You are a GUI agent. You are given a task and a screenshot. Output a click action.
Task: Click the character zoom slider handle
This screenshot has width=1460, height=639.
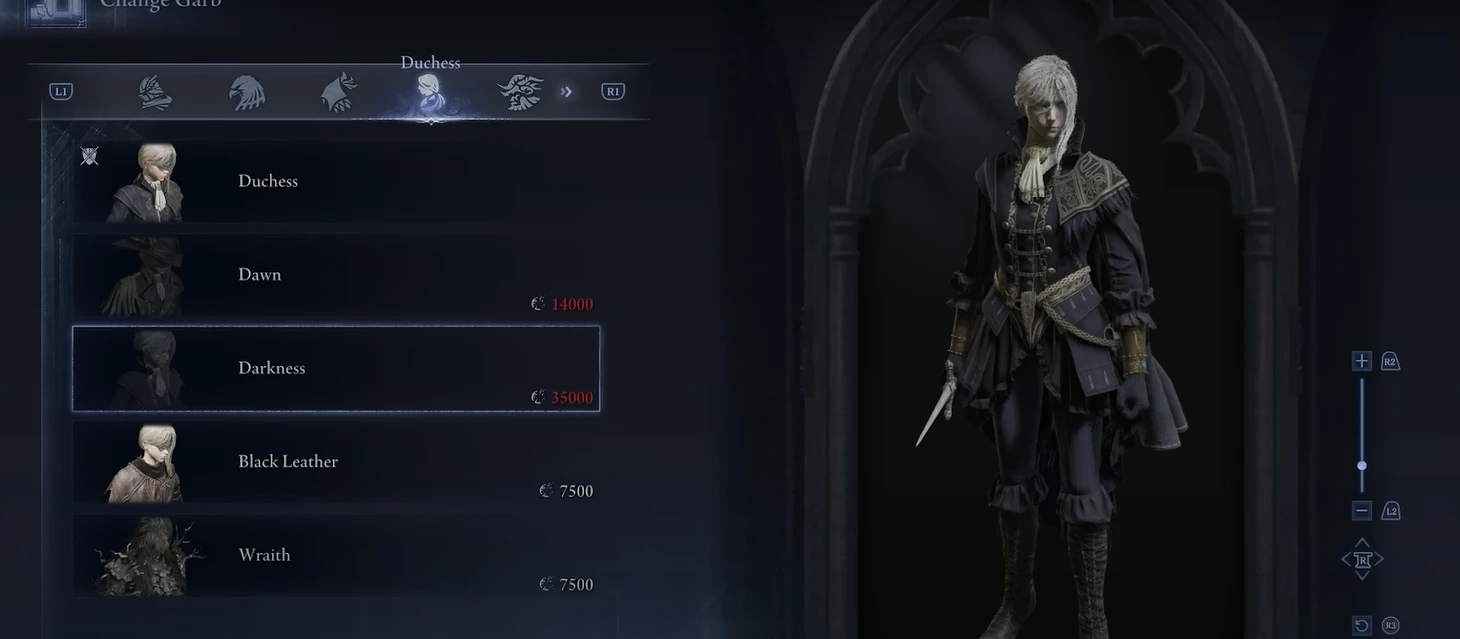point(1361,466)
